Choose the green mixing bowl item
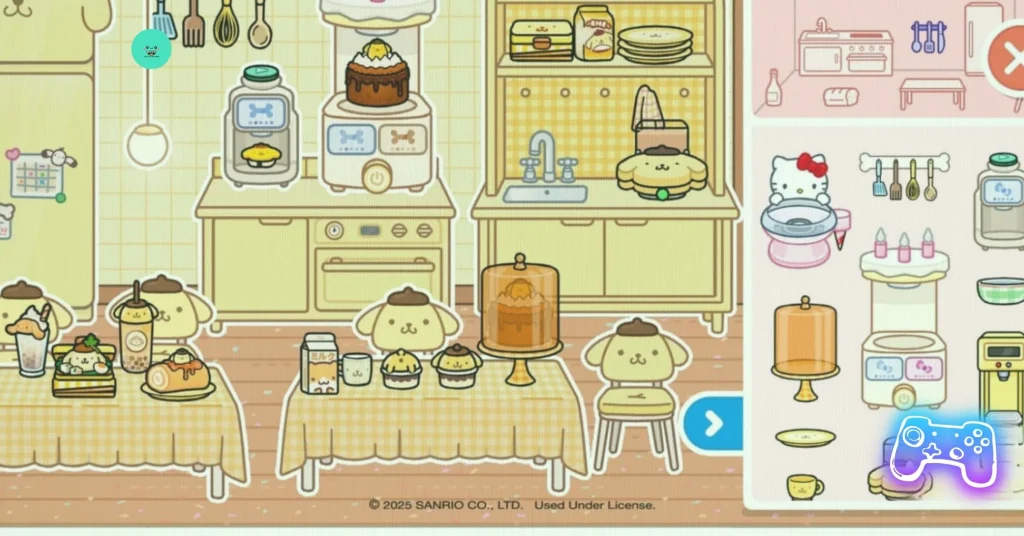 1001,291
